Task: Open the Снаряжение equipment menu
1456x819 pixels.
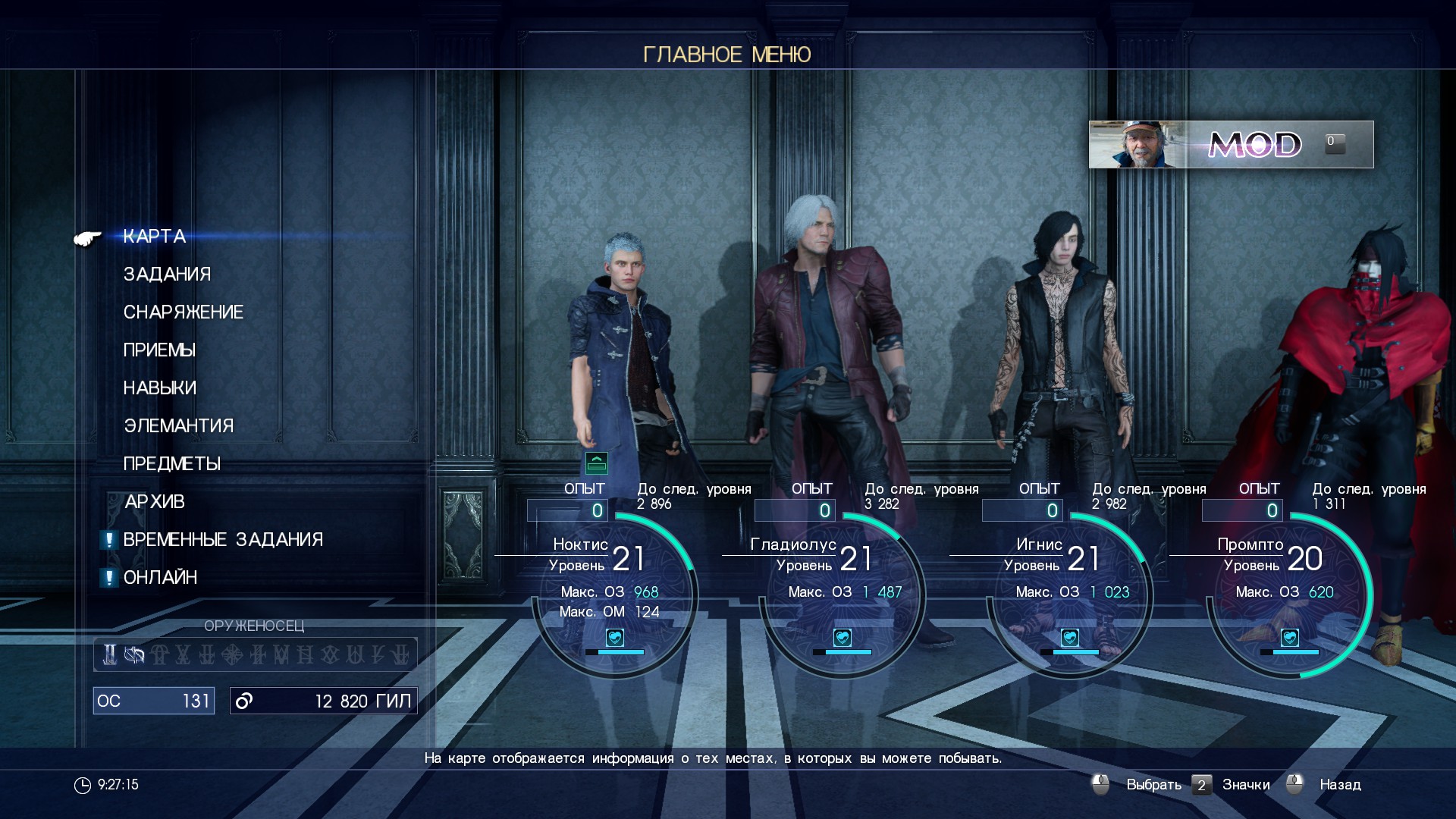Action: click(184, 312)
